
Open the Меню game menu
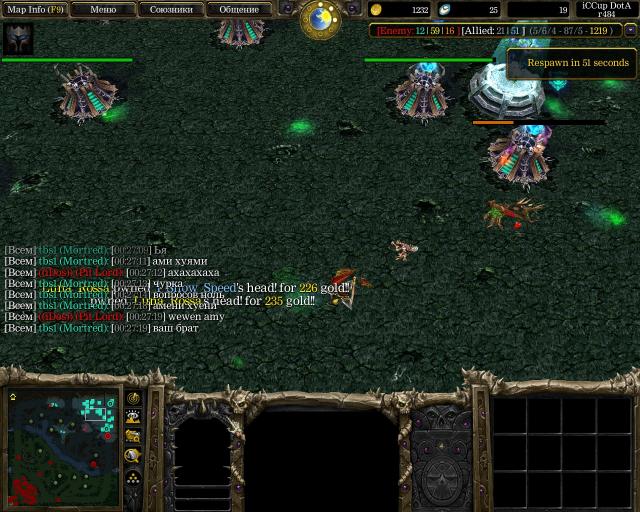(x=103, y=9)
